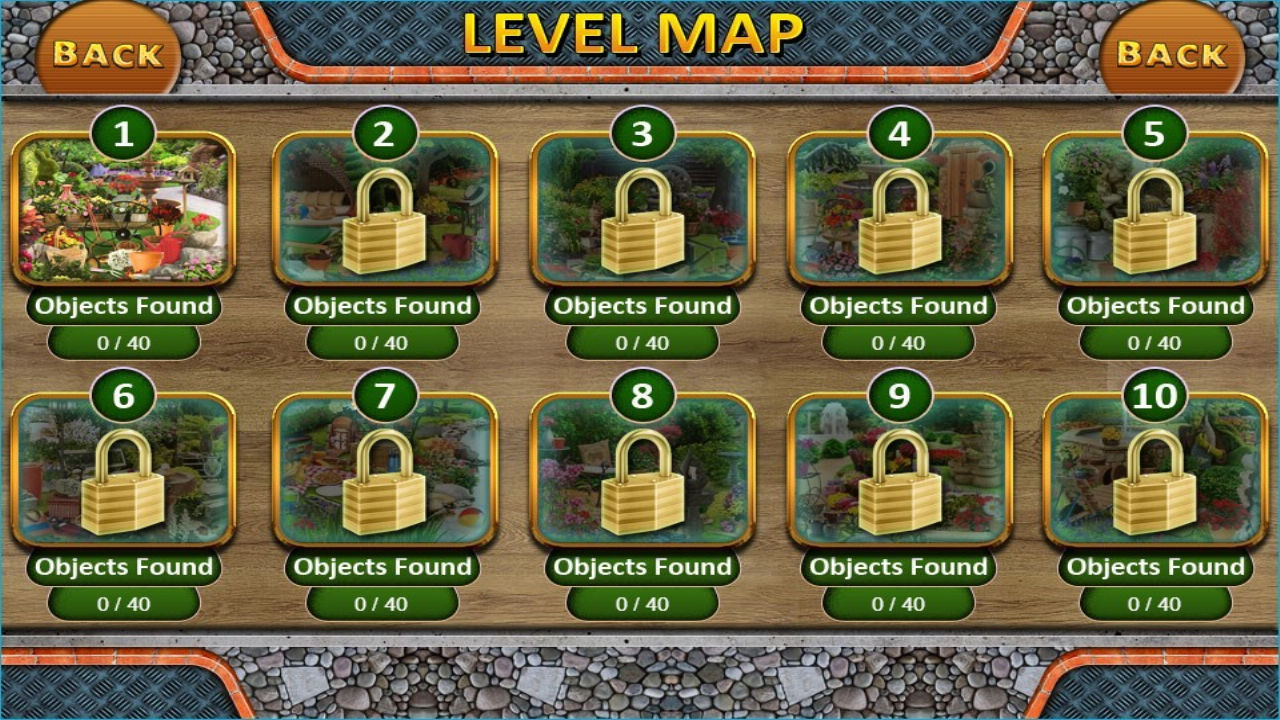Open level 1 by clicking its garden thumbnail
Screen dimensions: 1280x720
126,217
